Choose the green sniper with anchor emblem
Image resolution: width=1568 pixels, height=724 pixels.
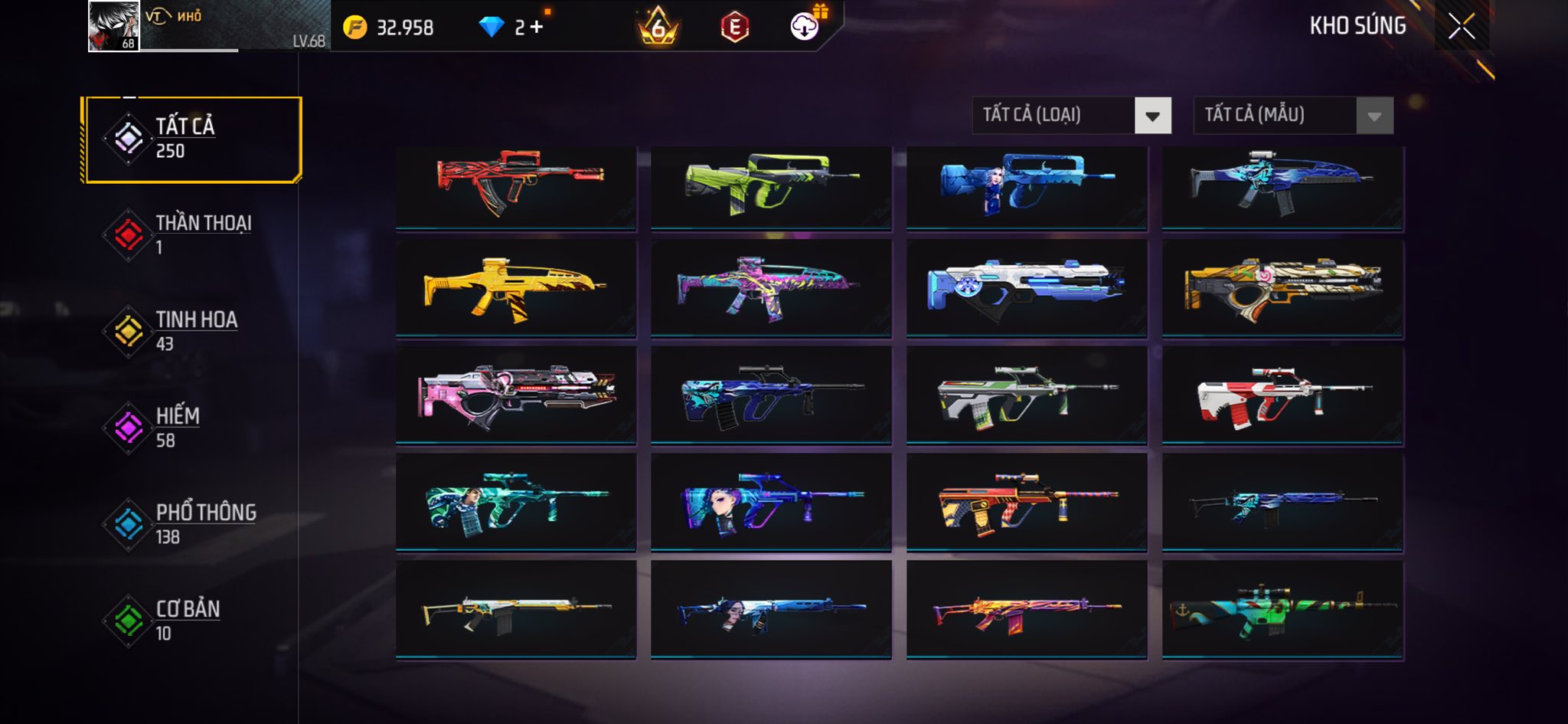tap(1282, 610)
